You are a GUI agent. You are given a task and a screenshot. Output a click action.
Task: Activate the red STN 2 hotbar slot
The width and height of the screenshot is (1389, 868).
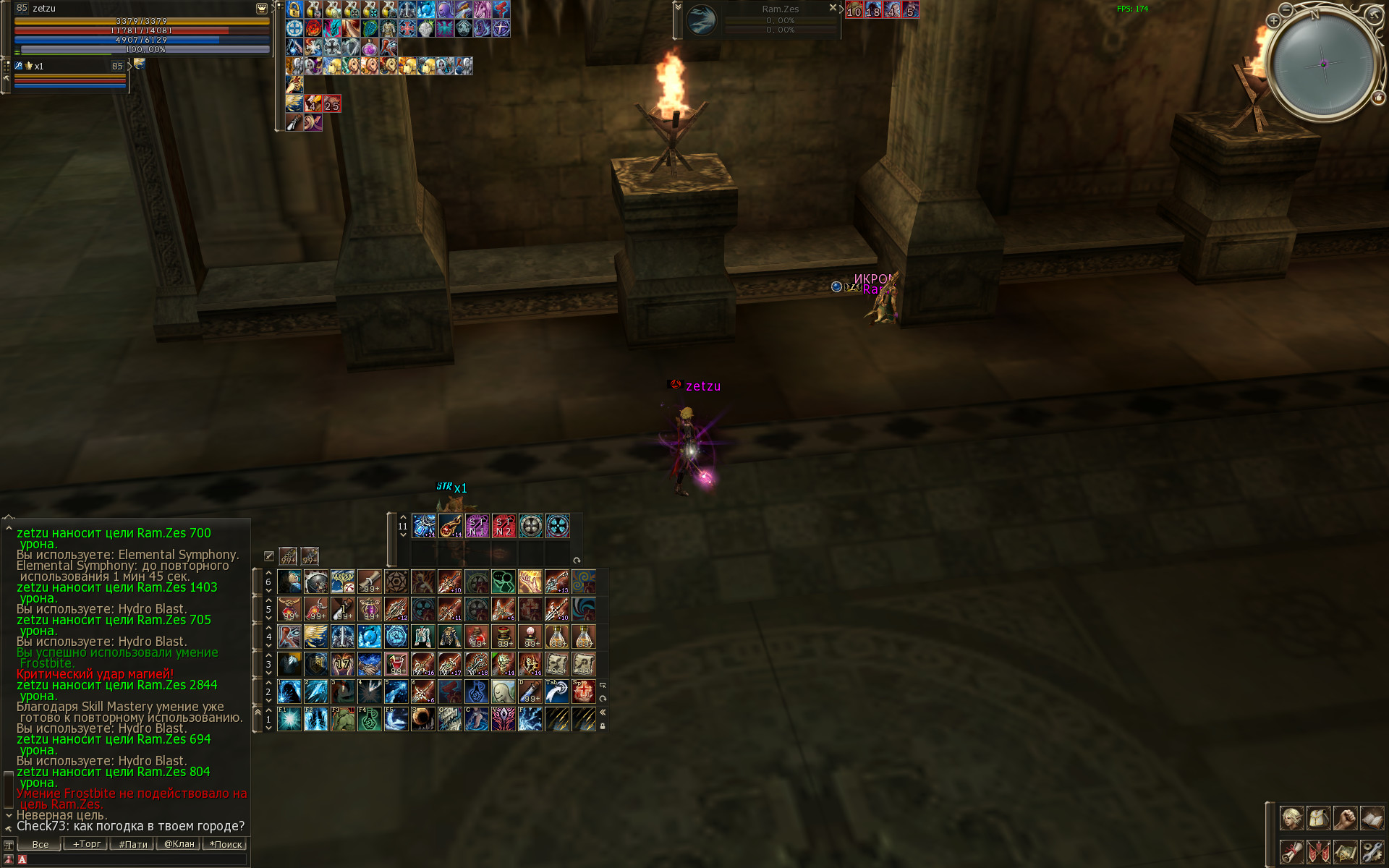504,526
